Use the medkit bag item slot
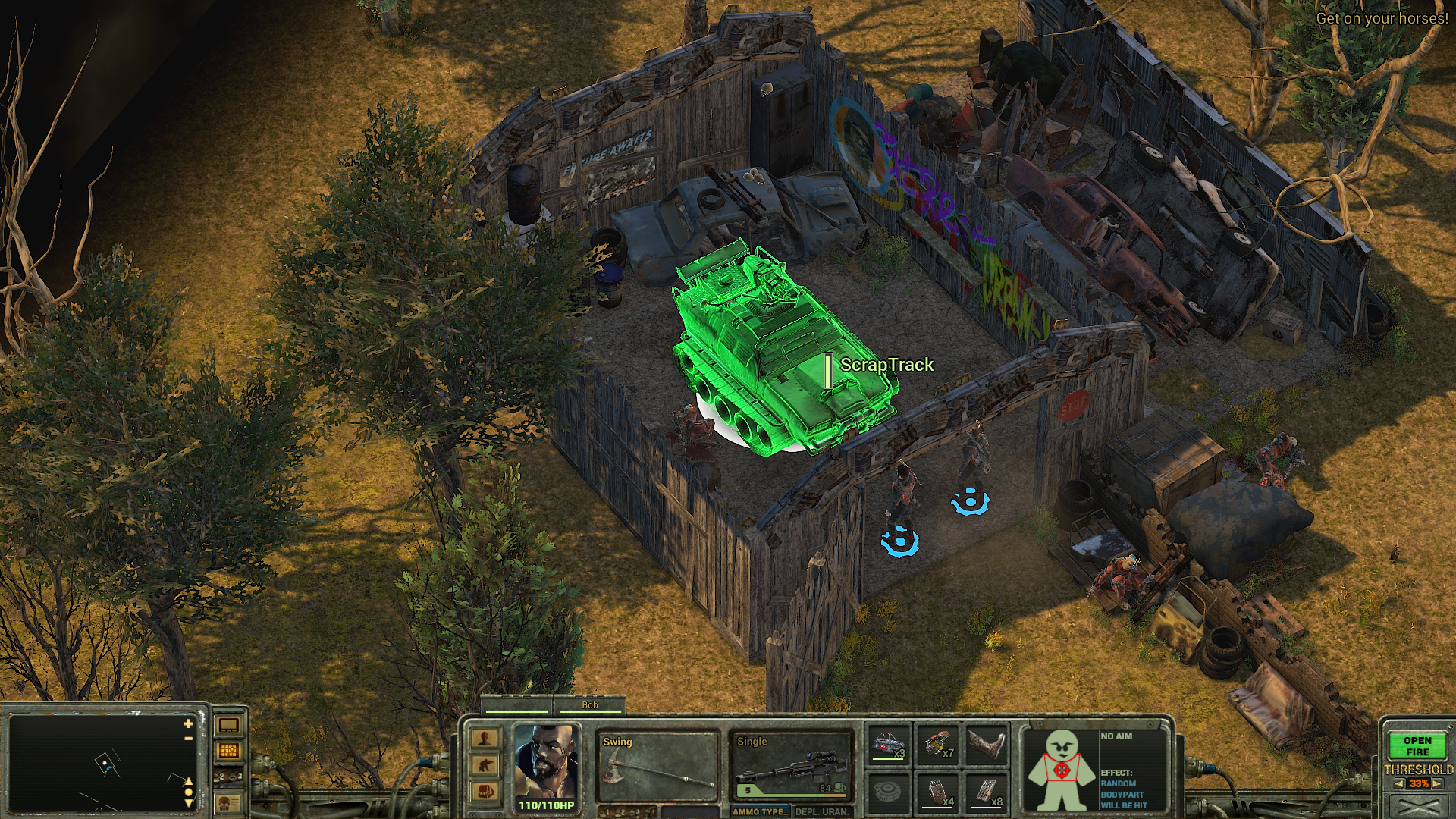Viewport: 1456px width, 819px height. click(889, 745)
